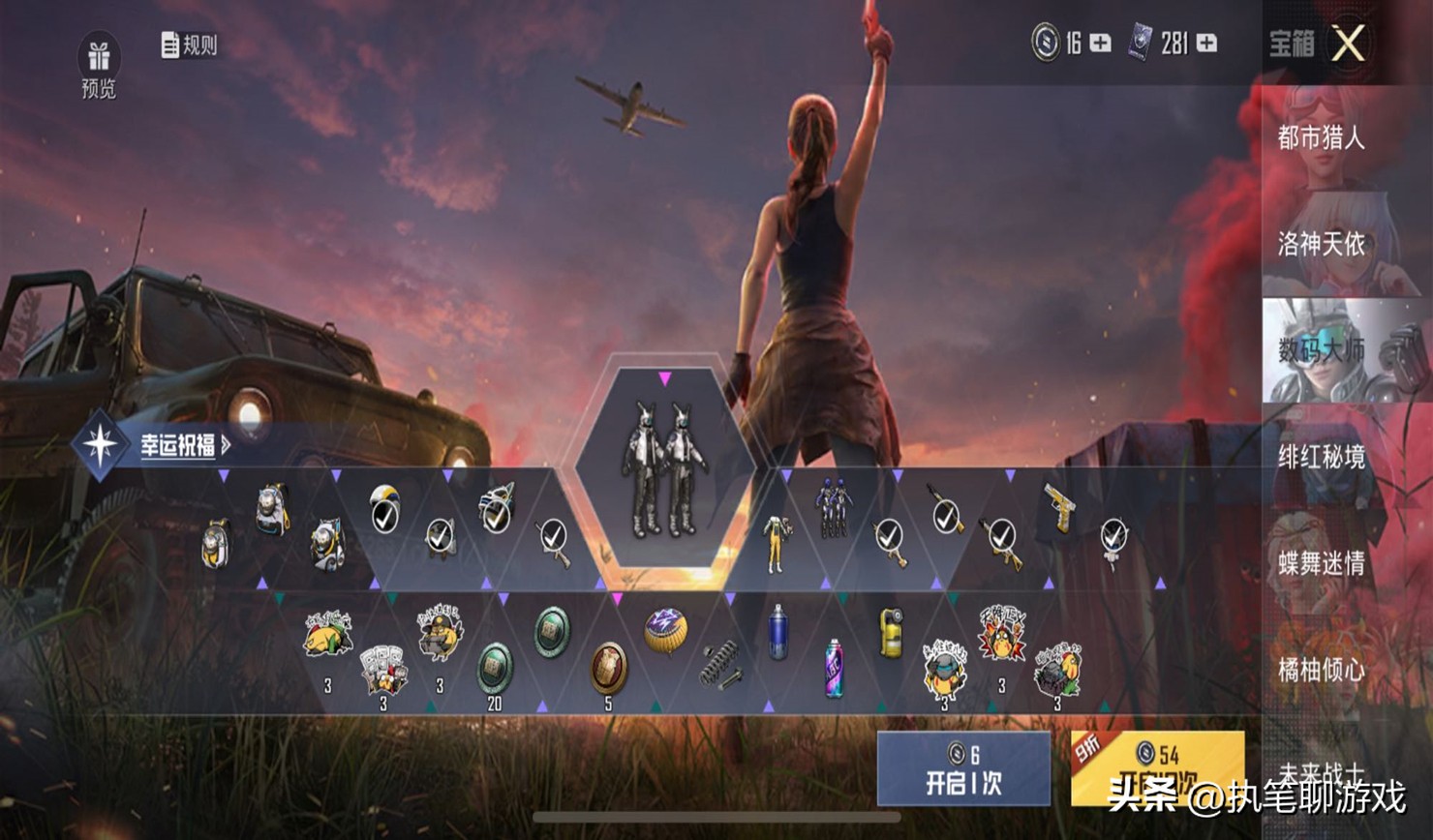1433x840 pixels.
Task: Select the yellow grenade prize icon
Action: 891,632
